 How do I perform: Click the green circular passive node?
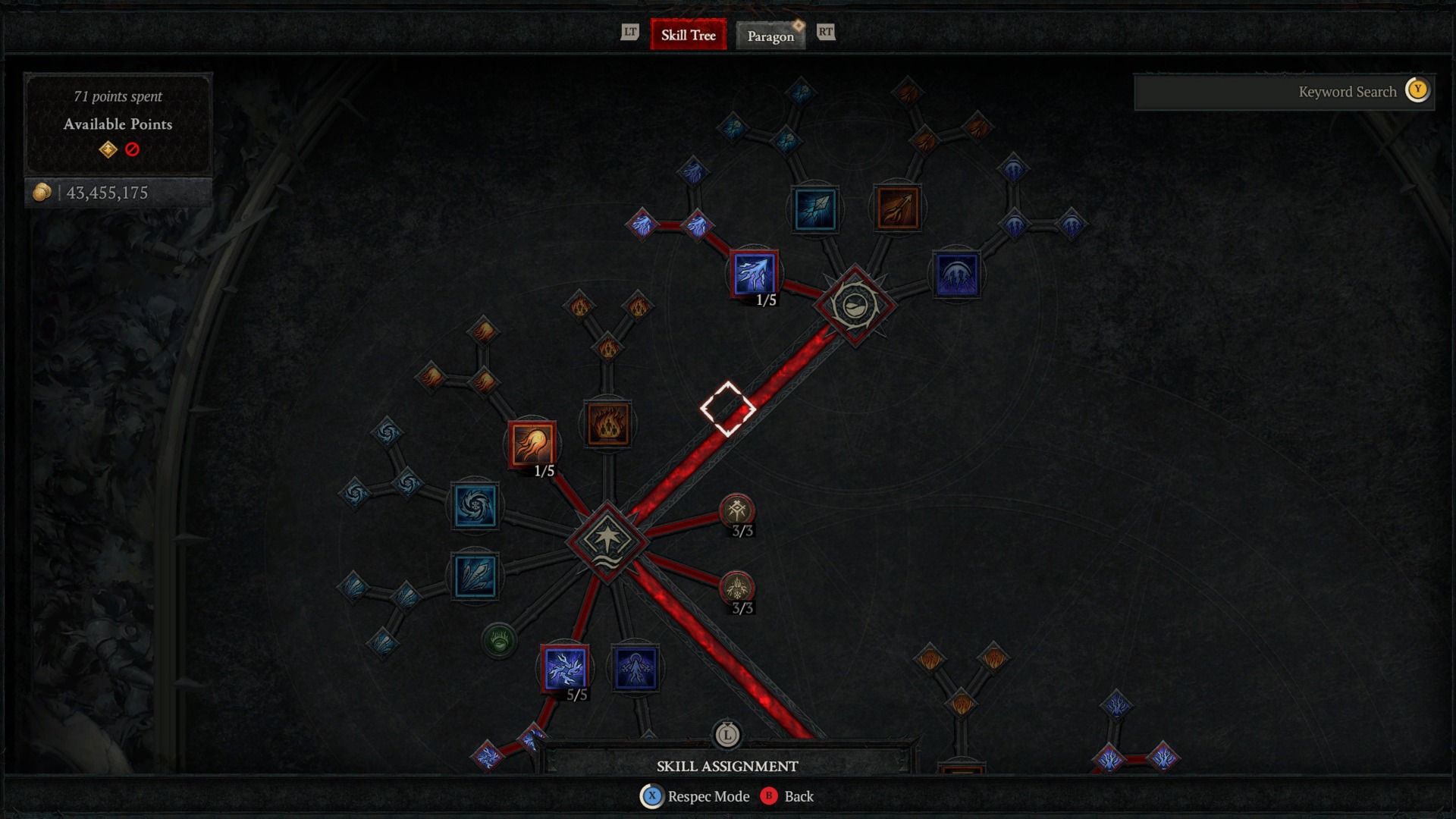pyautogui.click(x=499, y=641)
